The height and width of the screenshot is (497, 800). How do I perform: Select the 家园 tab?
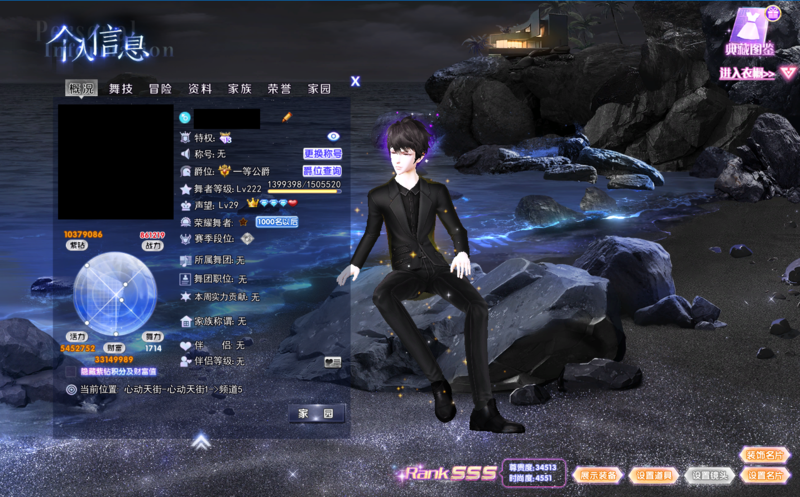tap(319, 89)
